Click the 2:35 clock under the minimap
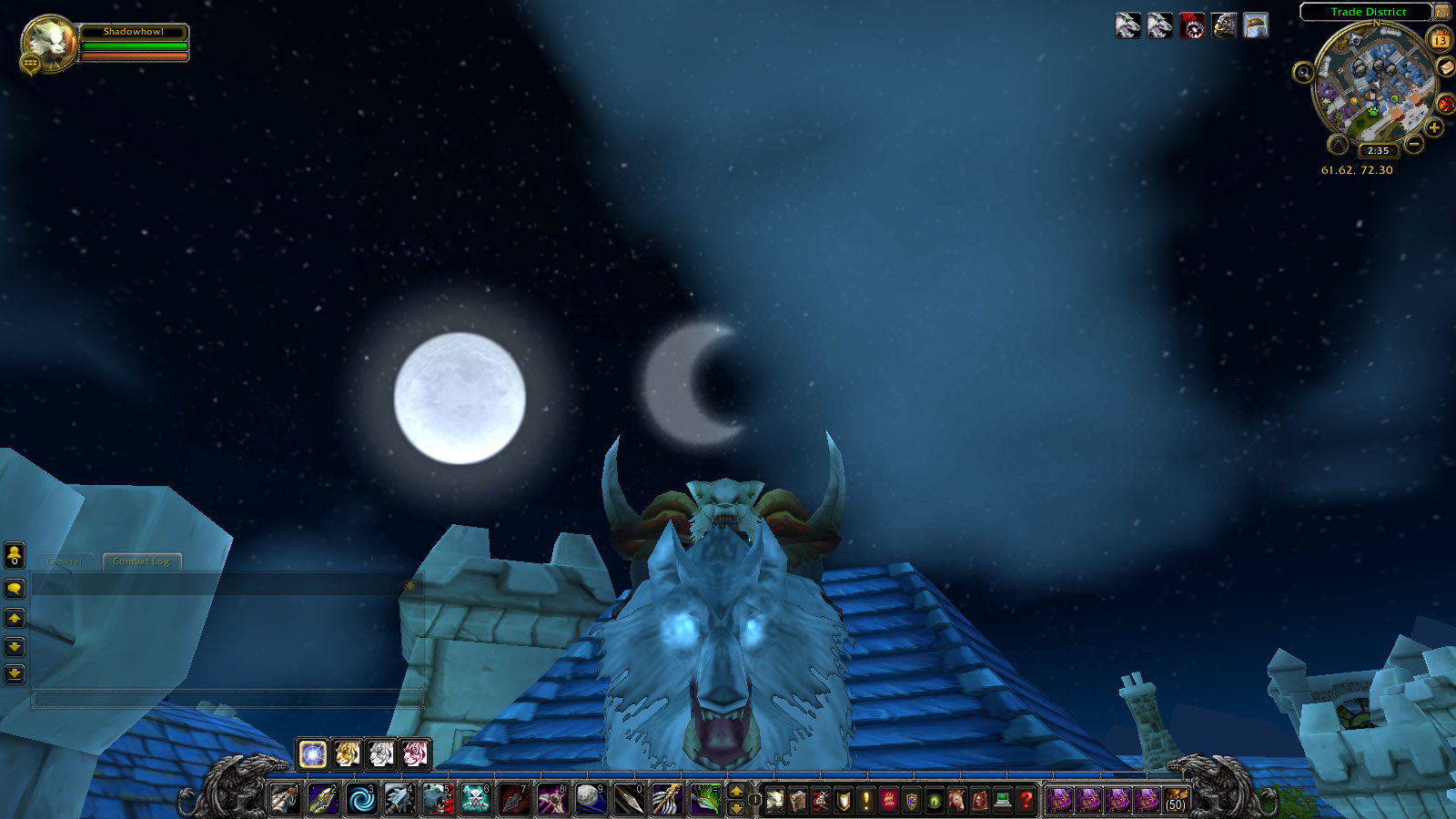Screen dimensions: 1456x819 pos(1380,149)
